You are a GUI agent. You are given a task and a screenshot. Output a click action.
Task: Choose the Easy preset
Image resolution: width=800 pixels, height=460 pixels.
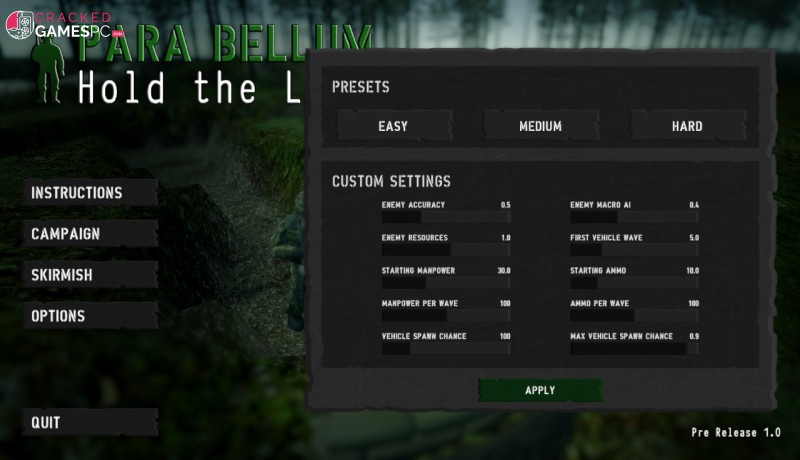point(393,126)
